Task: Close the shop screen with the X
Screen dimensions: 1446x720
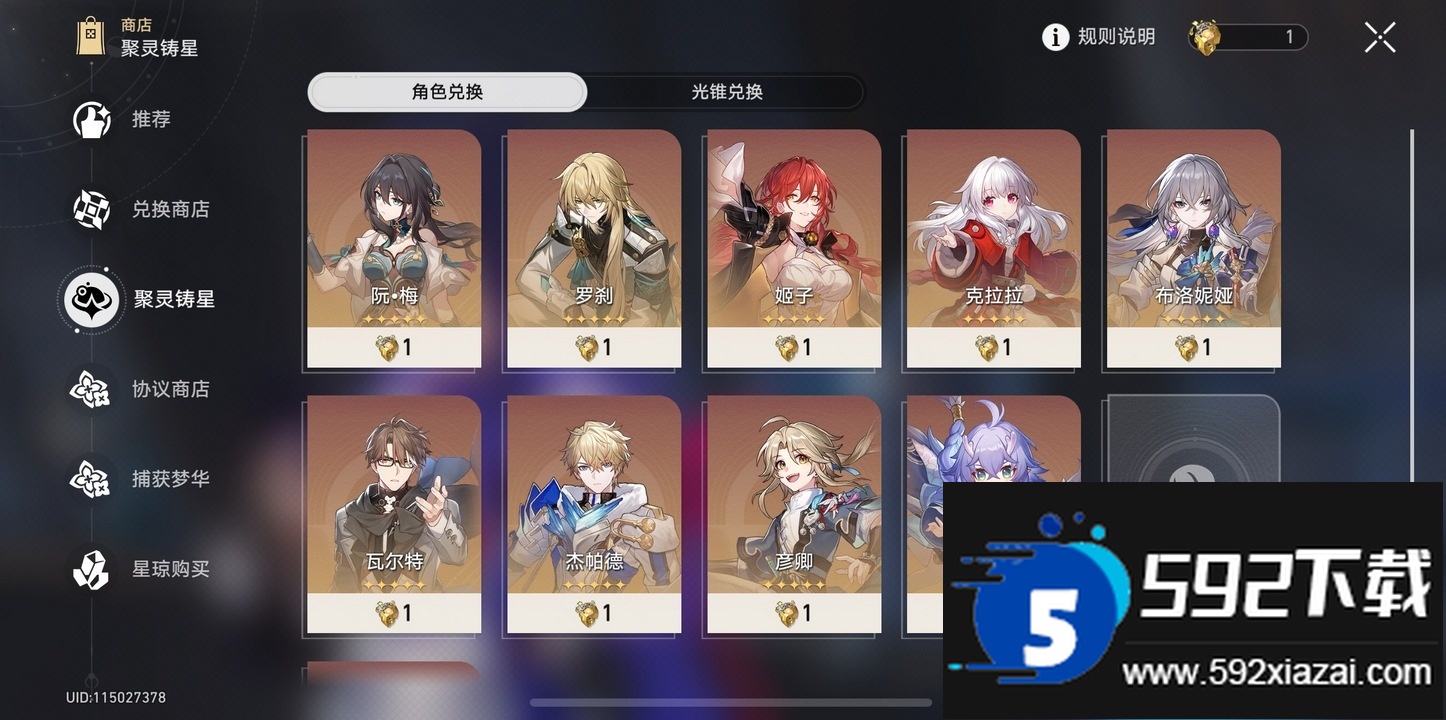Action: pos(1379,36)
